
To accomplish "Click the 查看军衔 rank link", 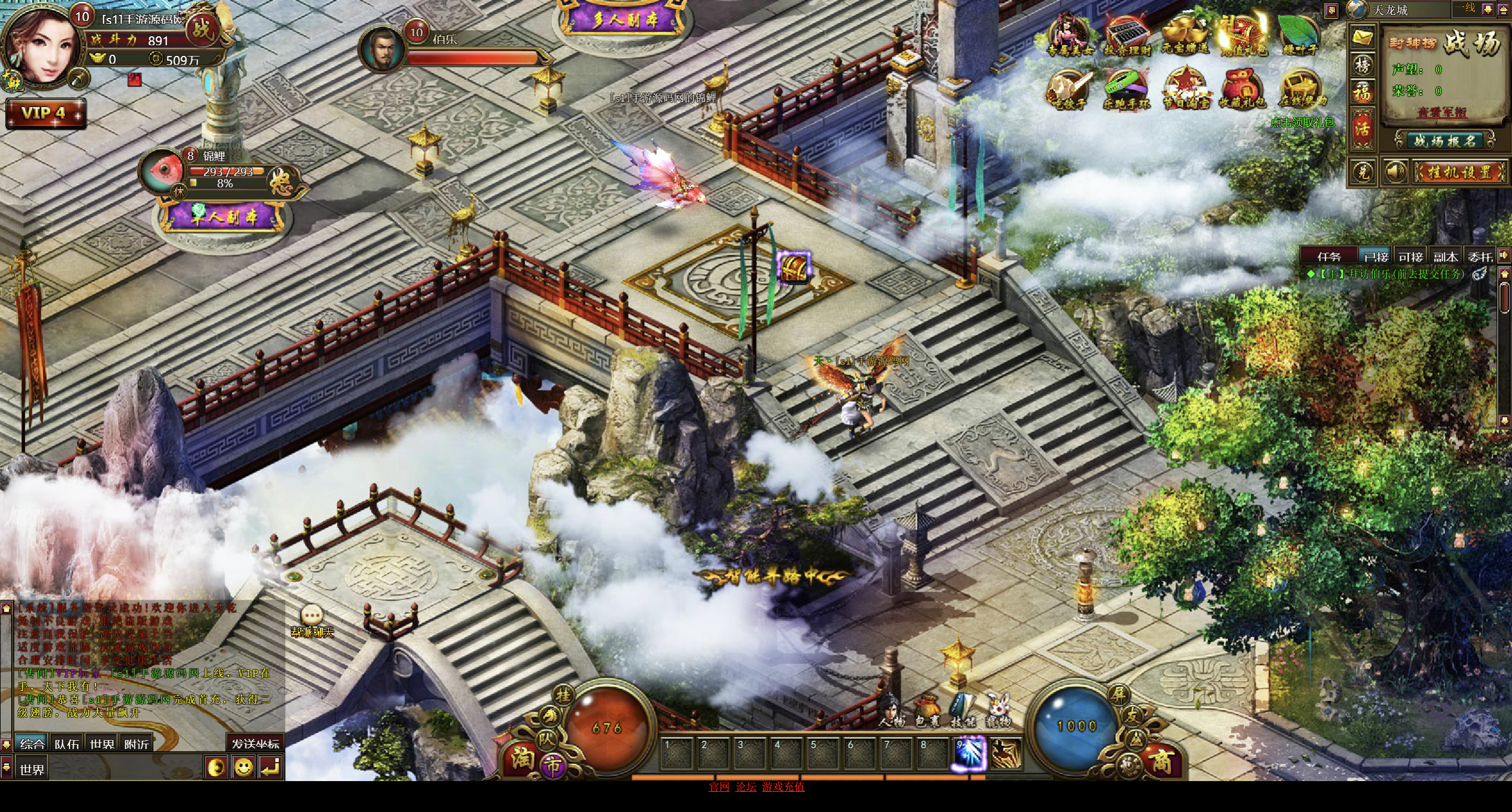I will coord(1441,112).
